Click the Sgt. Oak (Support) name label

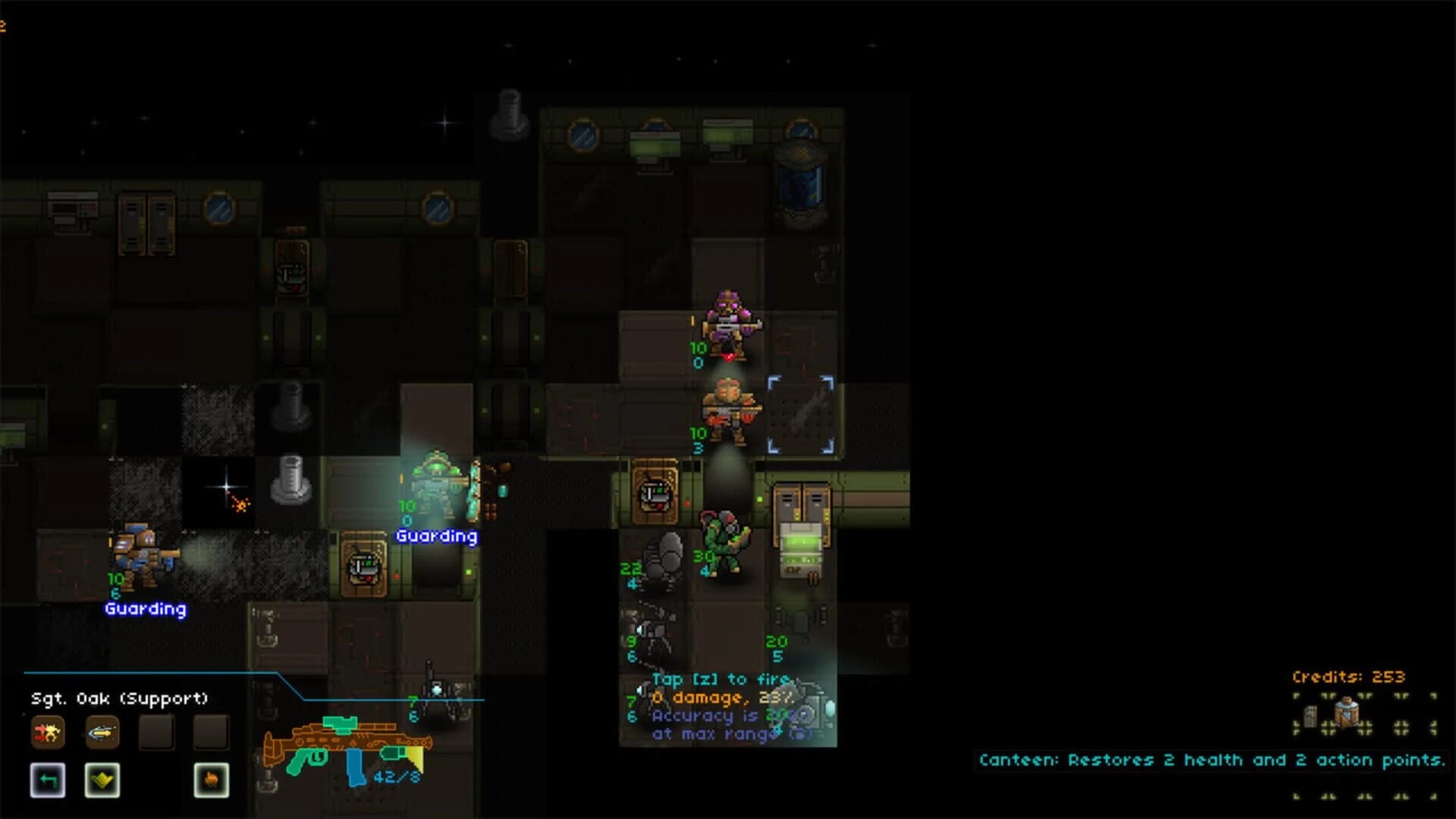[119, 697]
